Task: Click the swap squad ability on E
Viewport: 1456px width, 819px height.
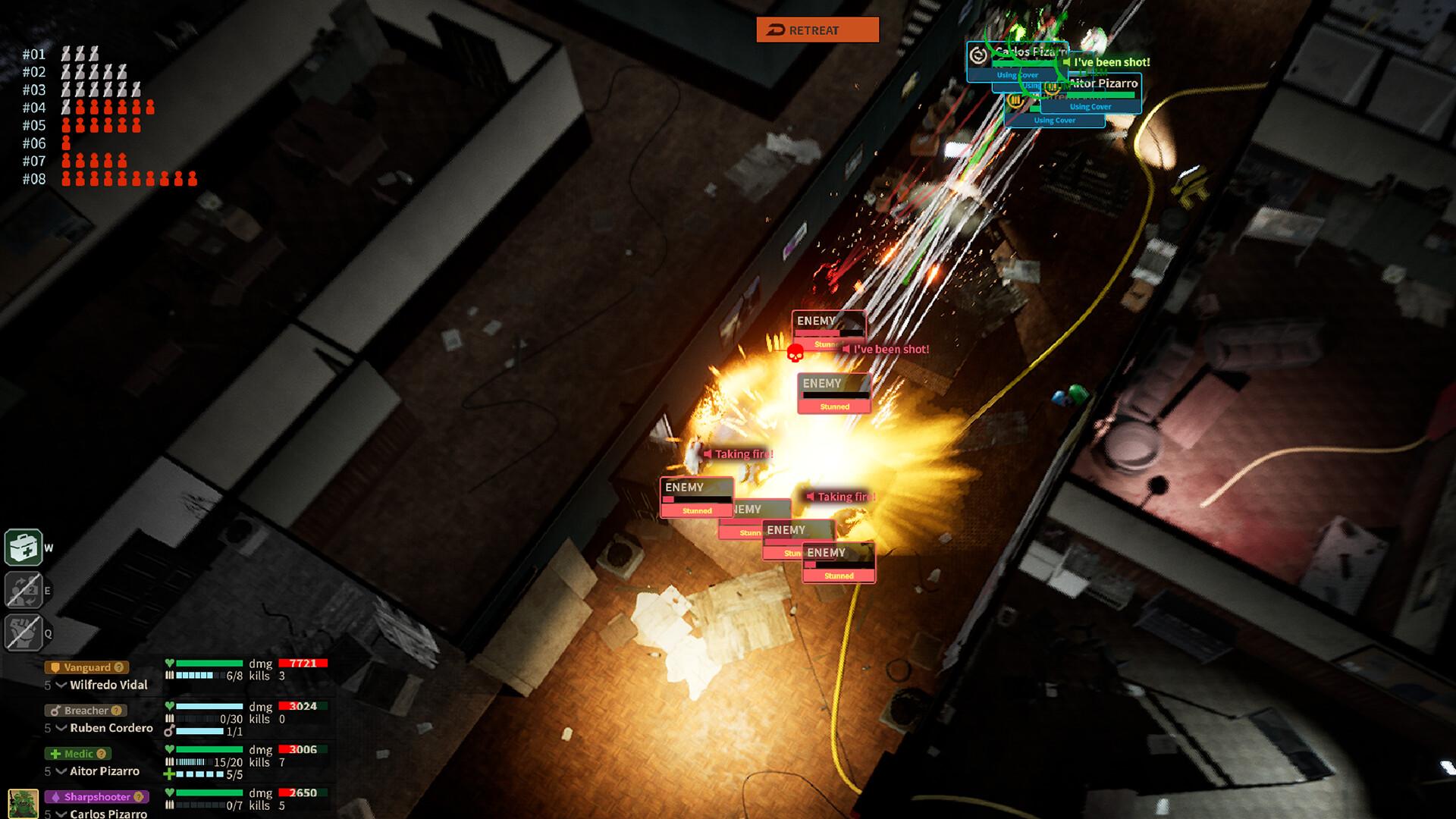Action: [x=25, y=590]
